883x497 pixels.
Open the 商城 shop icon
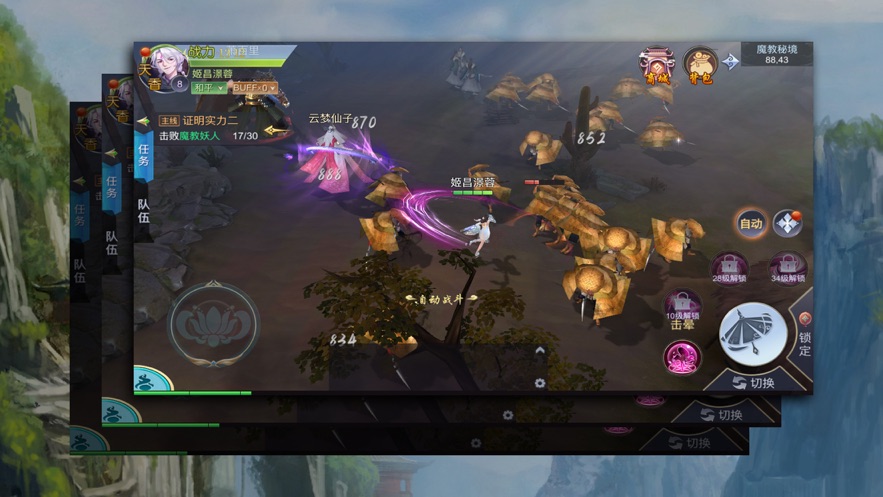(x=658, y=66)
